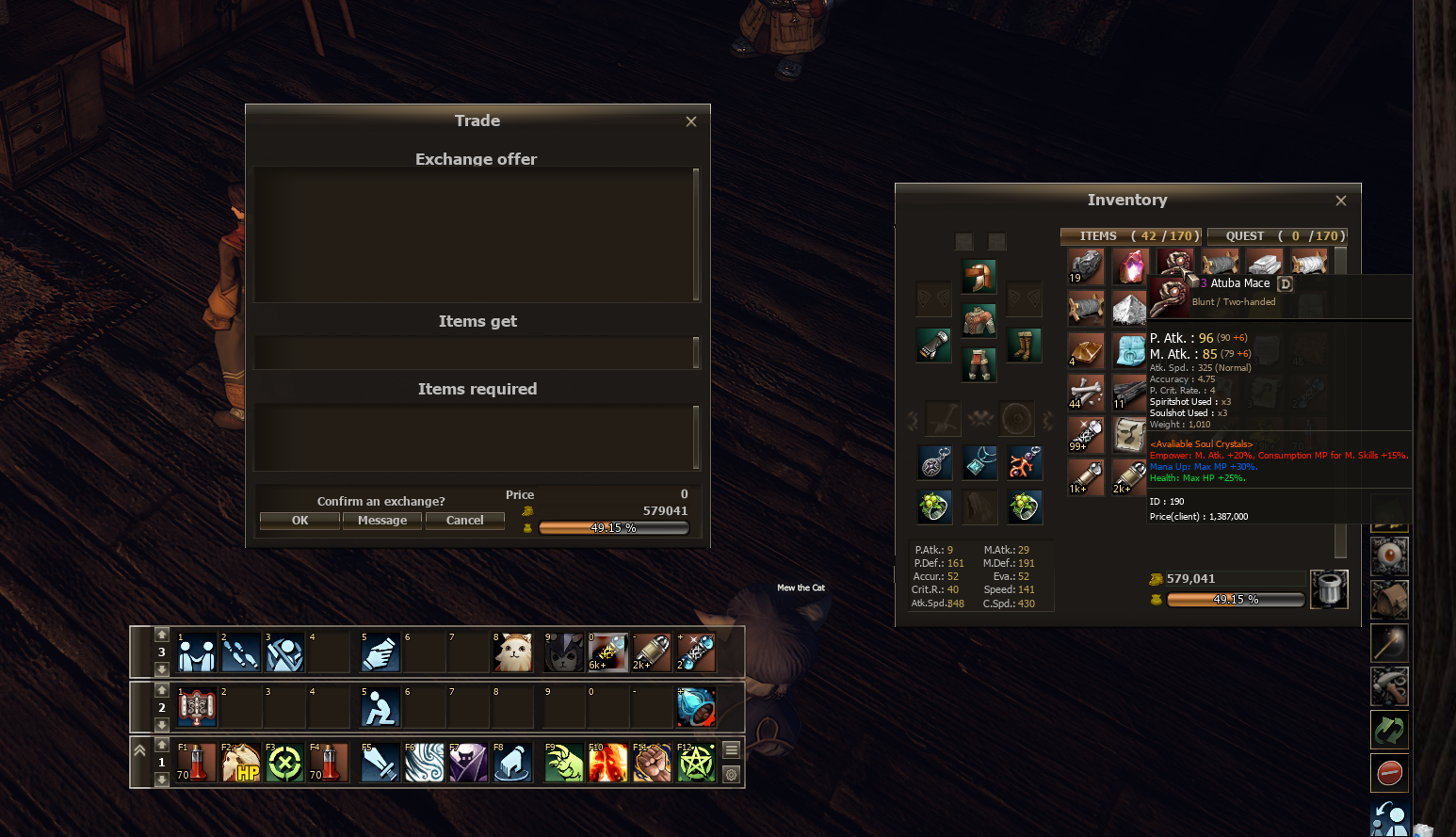
Task: Click the pink crystal item in inventory
Action: [1130, 266]
